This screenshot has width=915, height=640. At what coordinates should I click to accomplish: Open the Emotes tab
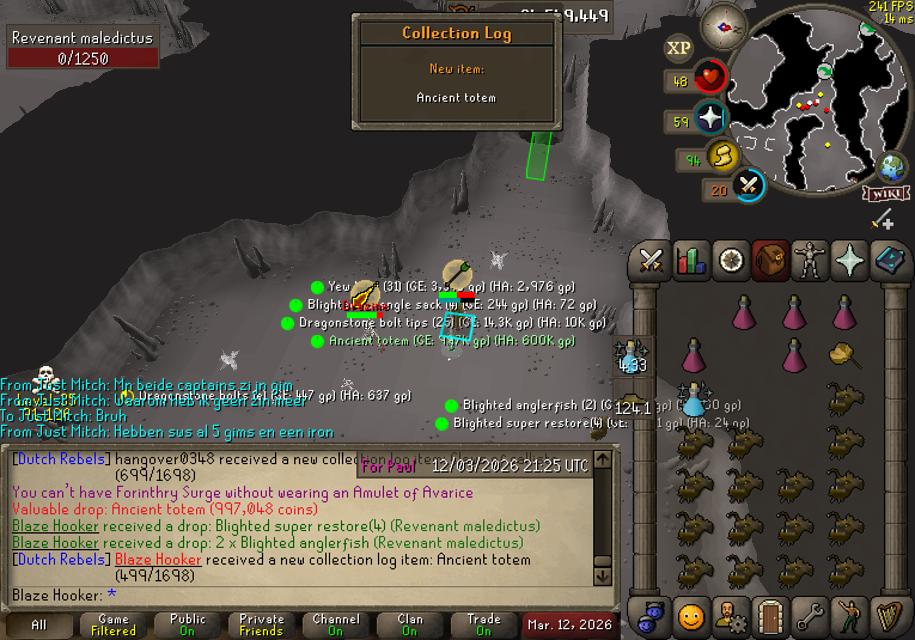pyautogui.click(x=850, y=616)
